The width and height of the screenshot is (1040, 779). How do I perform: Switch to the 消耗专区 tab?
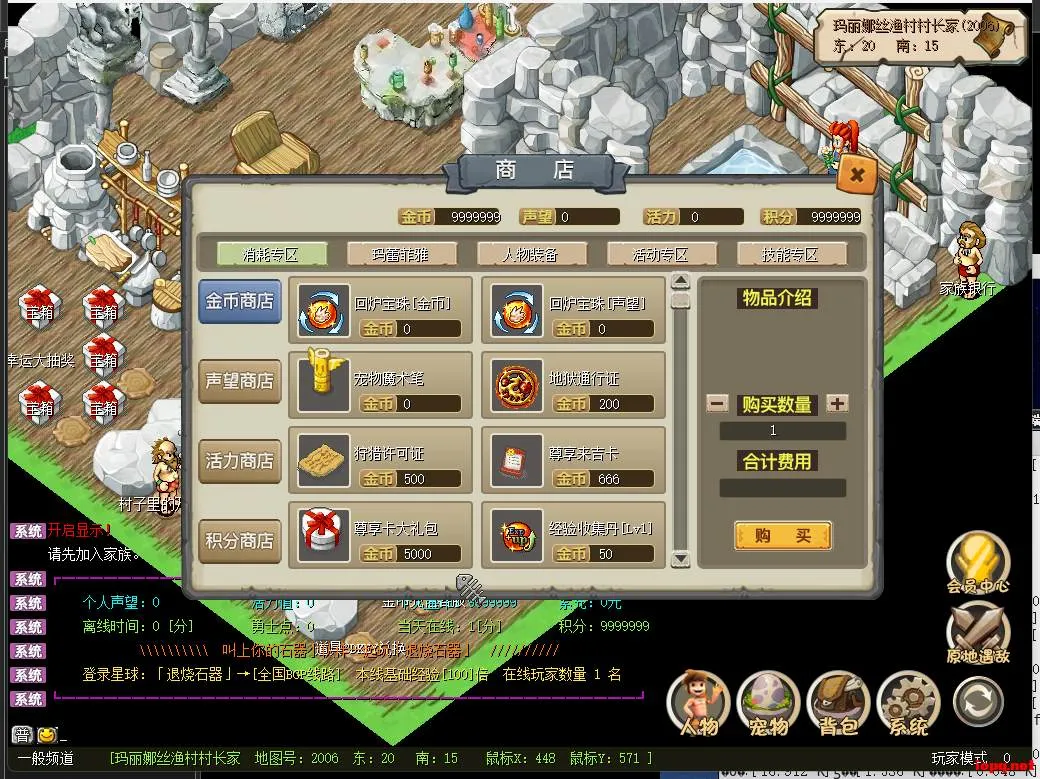coord(271,254)
